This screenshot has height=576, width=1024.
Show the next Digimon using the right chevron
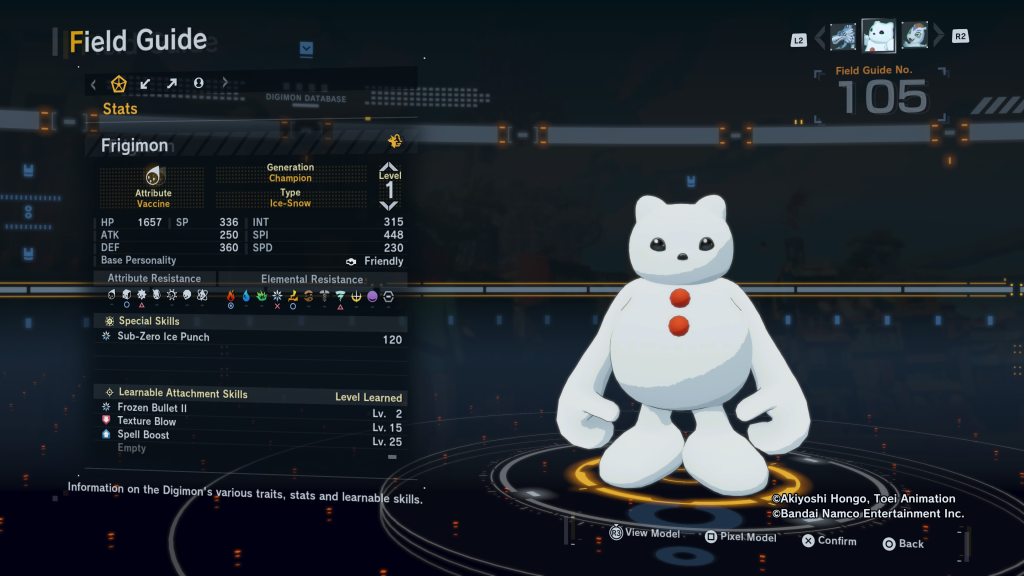[x=938, y=38]
